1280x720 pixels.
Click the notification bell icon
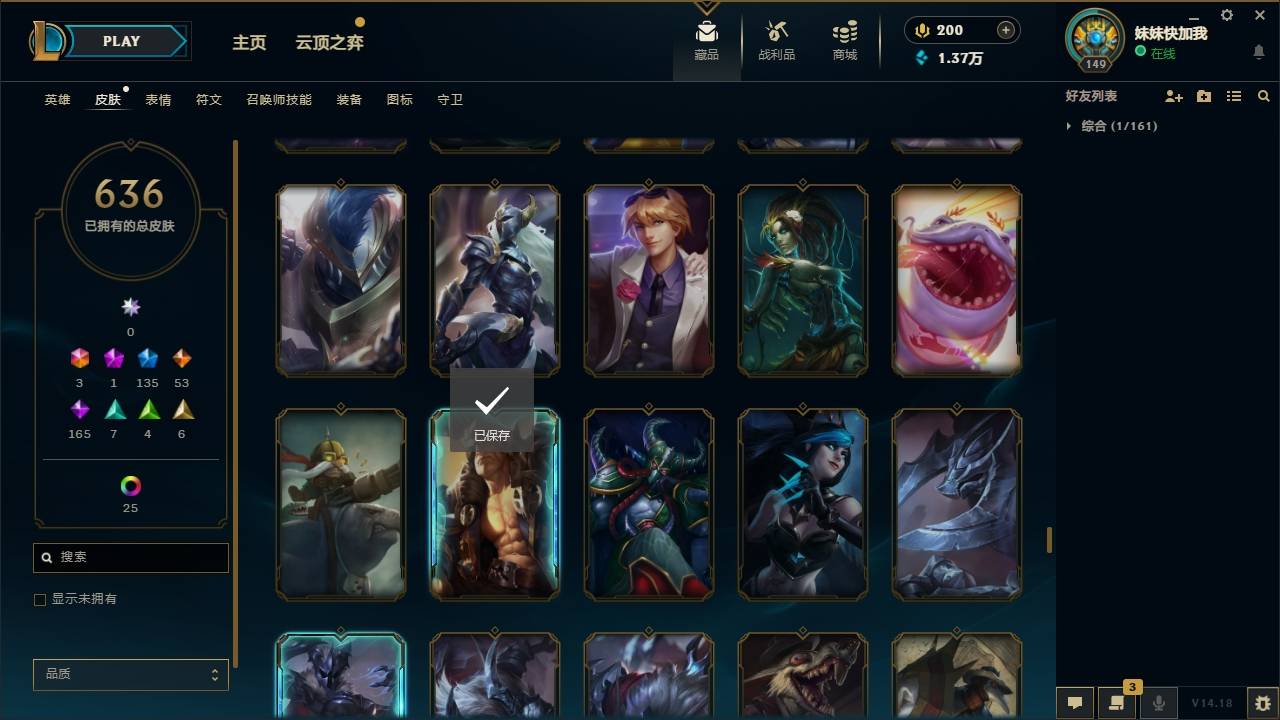click(1258, 52)
